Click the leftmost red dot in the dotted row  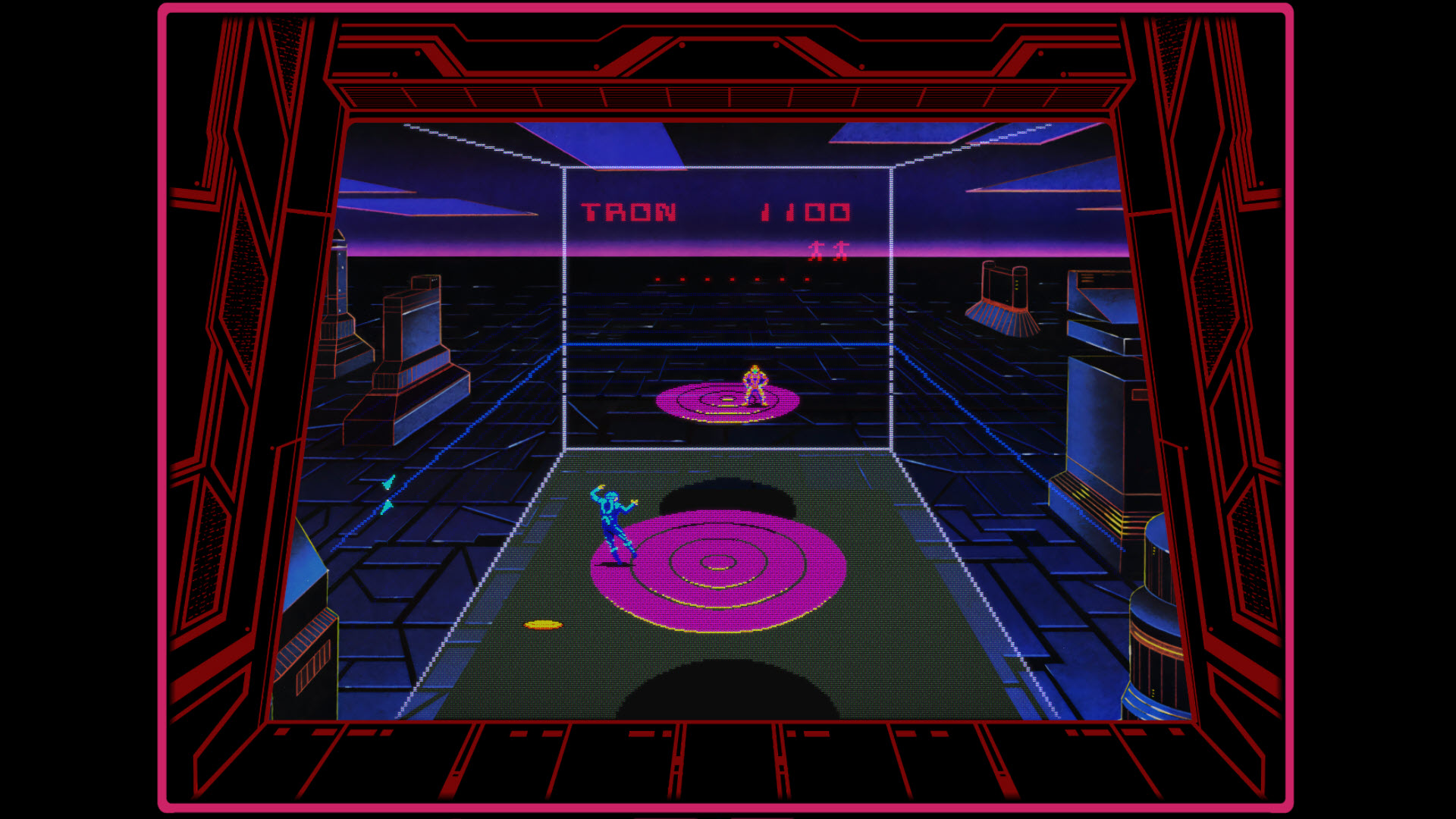[657, 279]
